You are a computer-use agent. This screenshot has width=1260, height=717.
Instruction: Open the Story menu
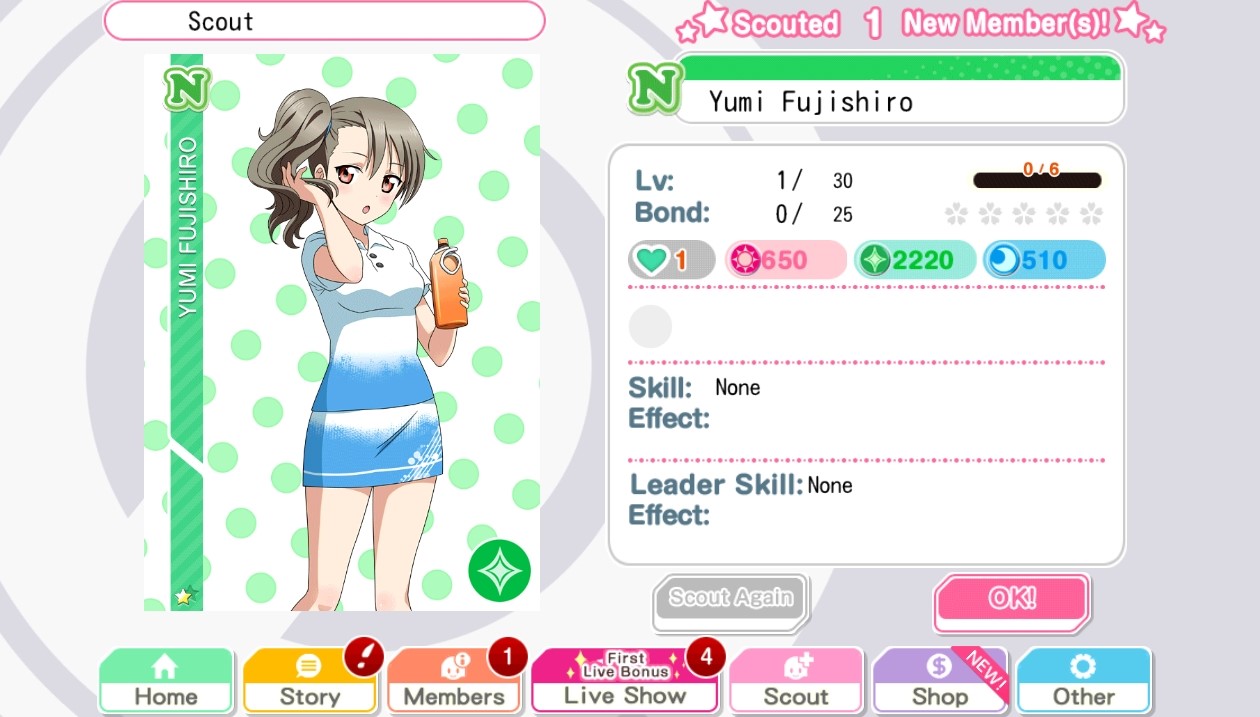pyautogui.click(x=309, y=681)
